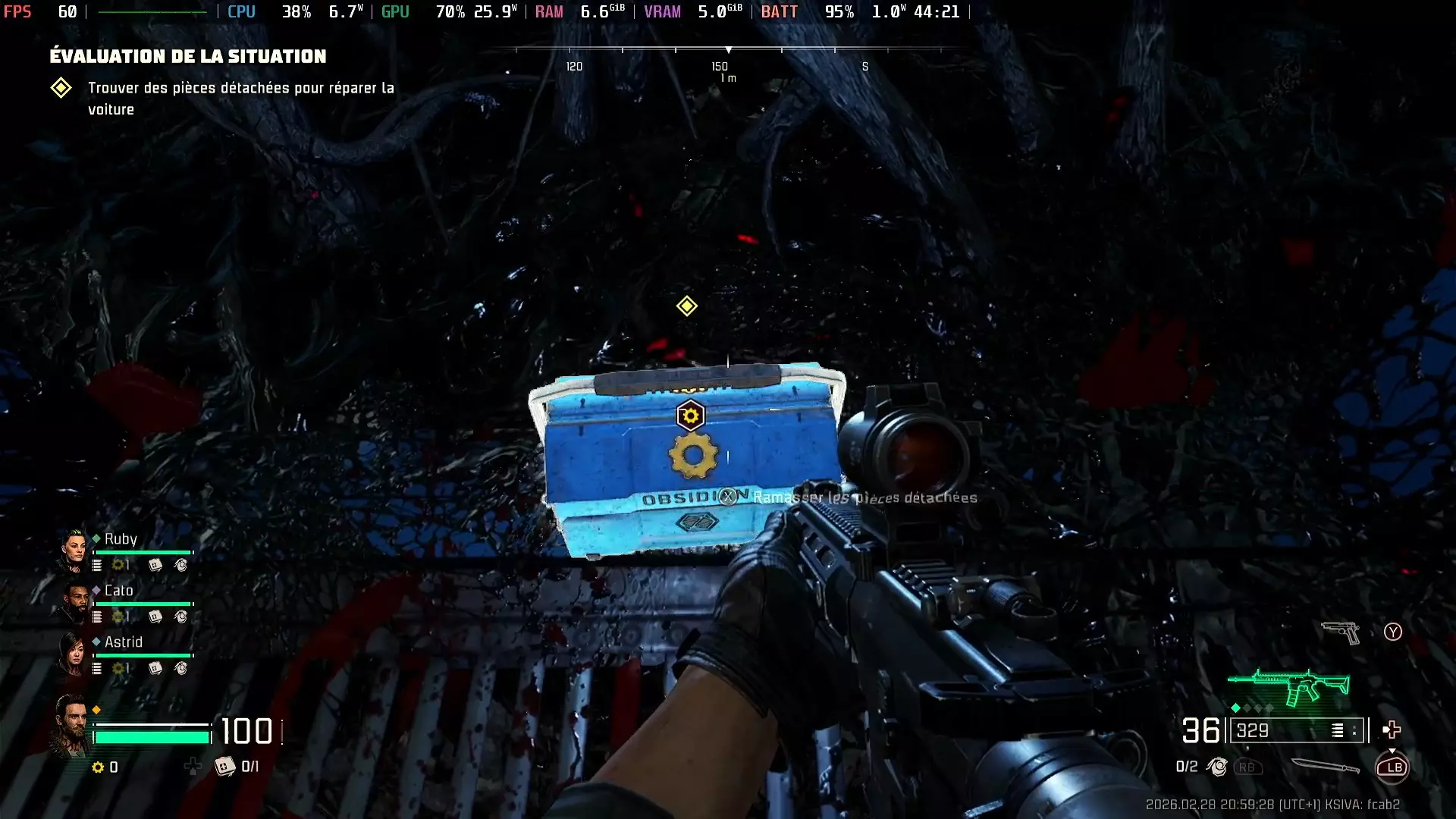Toggle the yellow objective diamond marker

pos(686,306)
